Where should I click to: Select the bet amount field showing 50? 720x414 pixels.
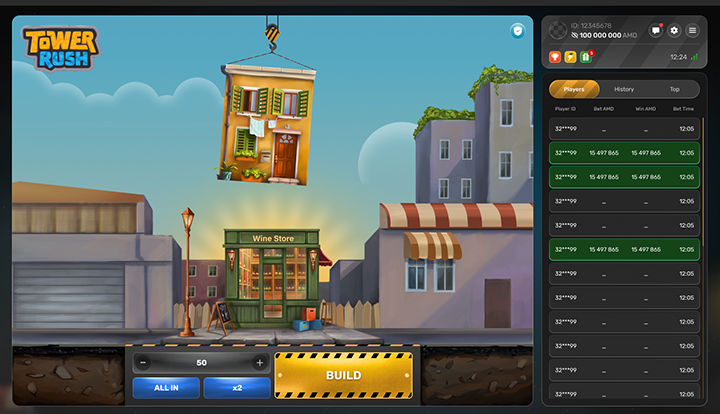tap(201, 362)
